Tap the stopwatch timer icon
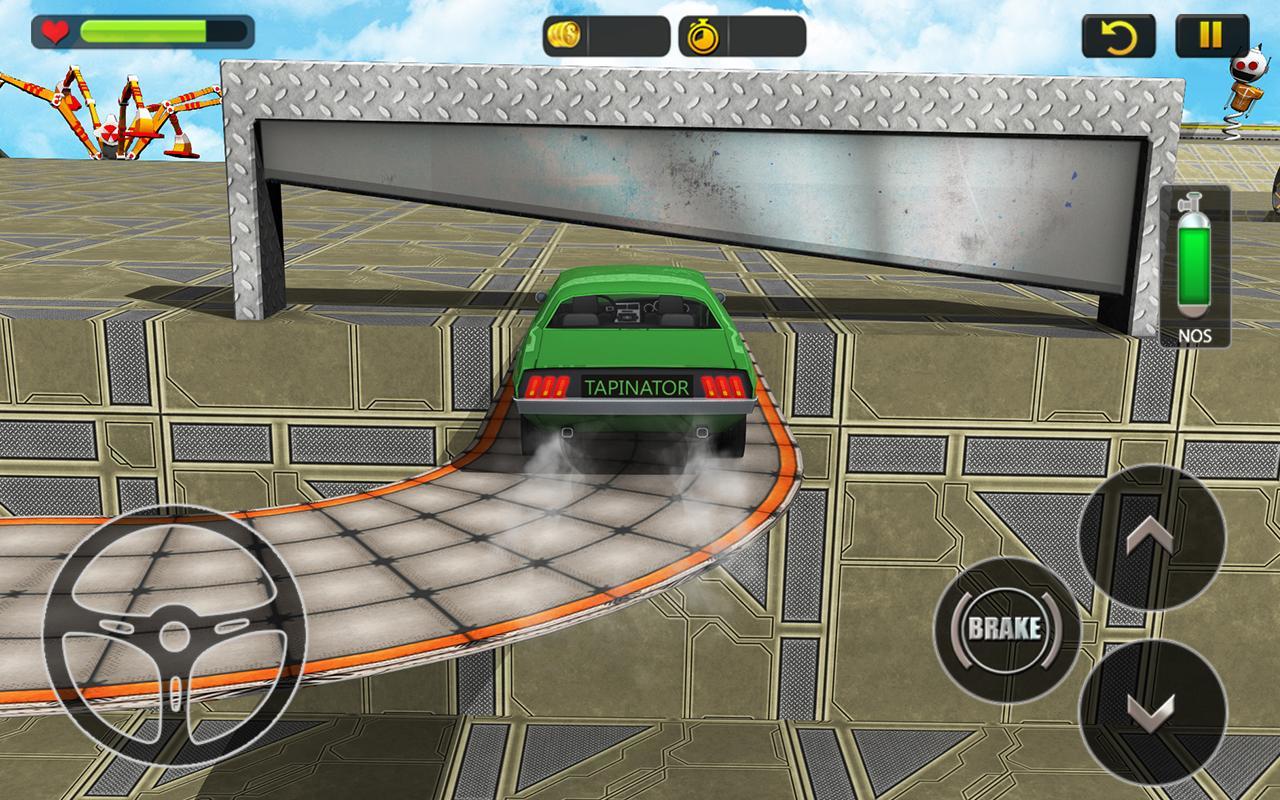 pos(706,39)
